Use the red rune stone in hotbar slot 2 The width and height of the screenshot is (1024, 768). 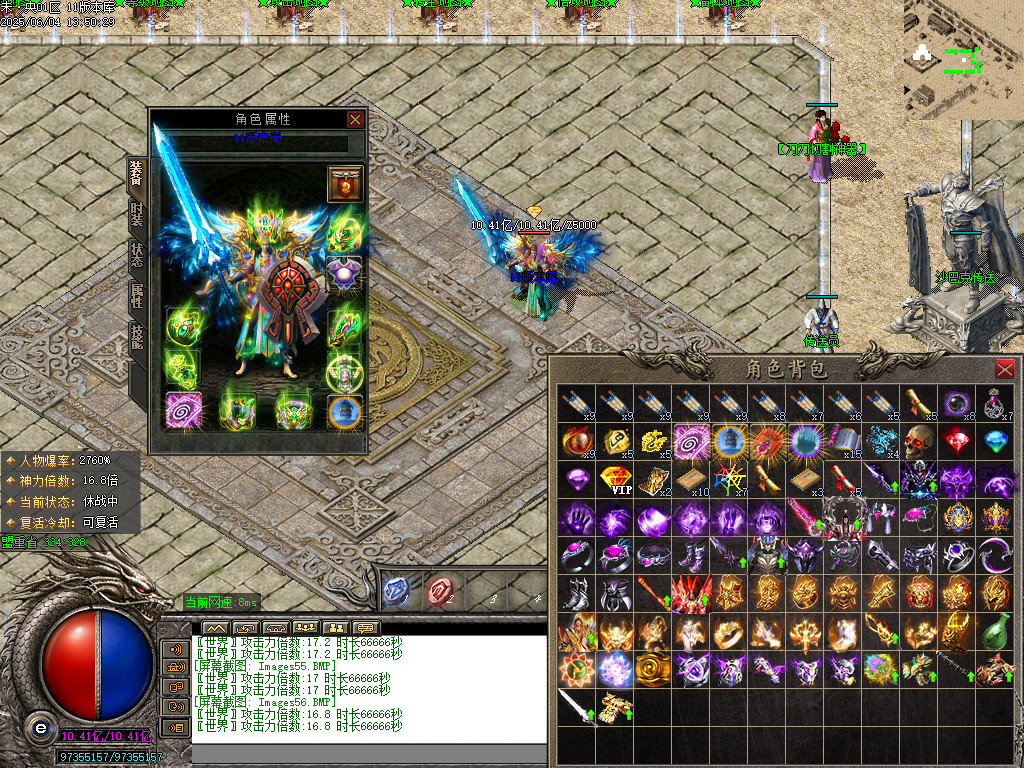point(440,592)
